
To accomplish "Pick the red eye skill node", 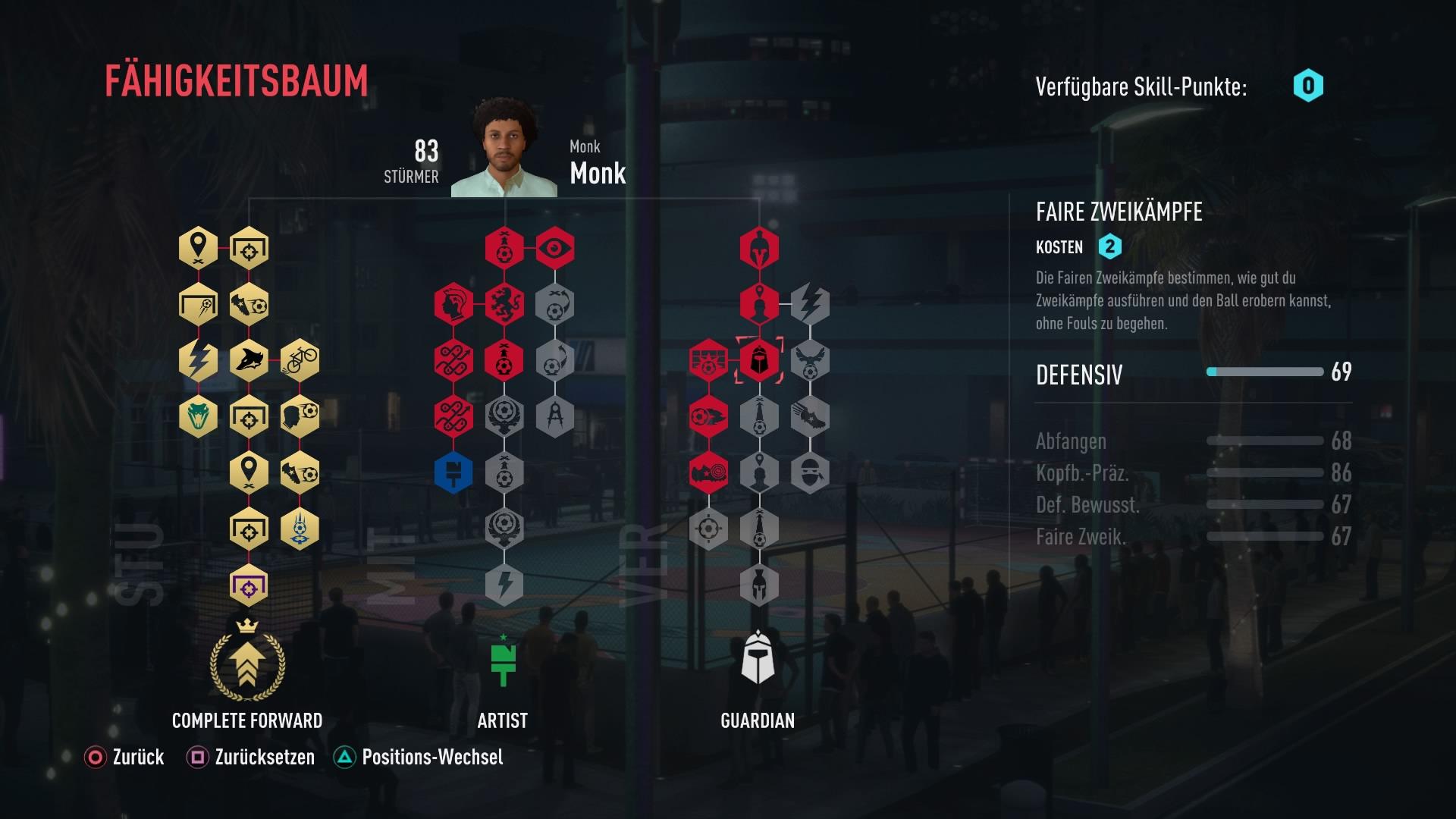I will click(555, 248).
